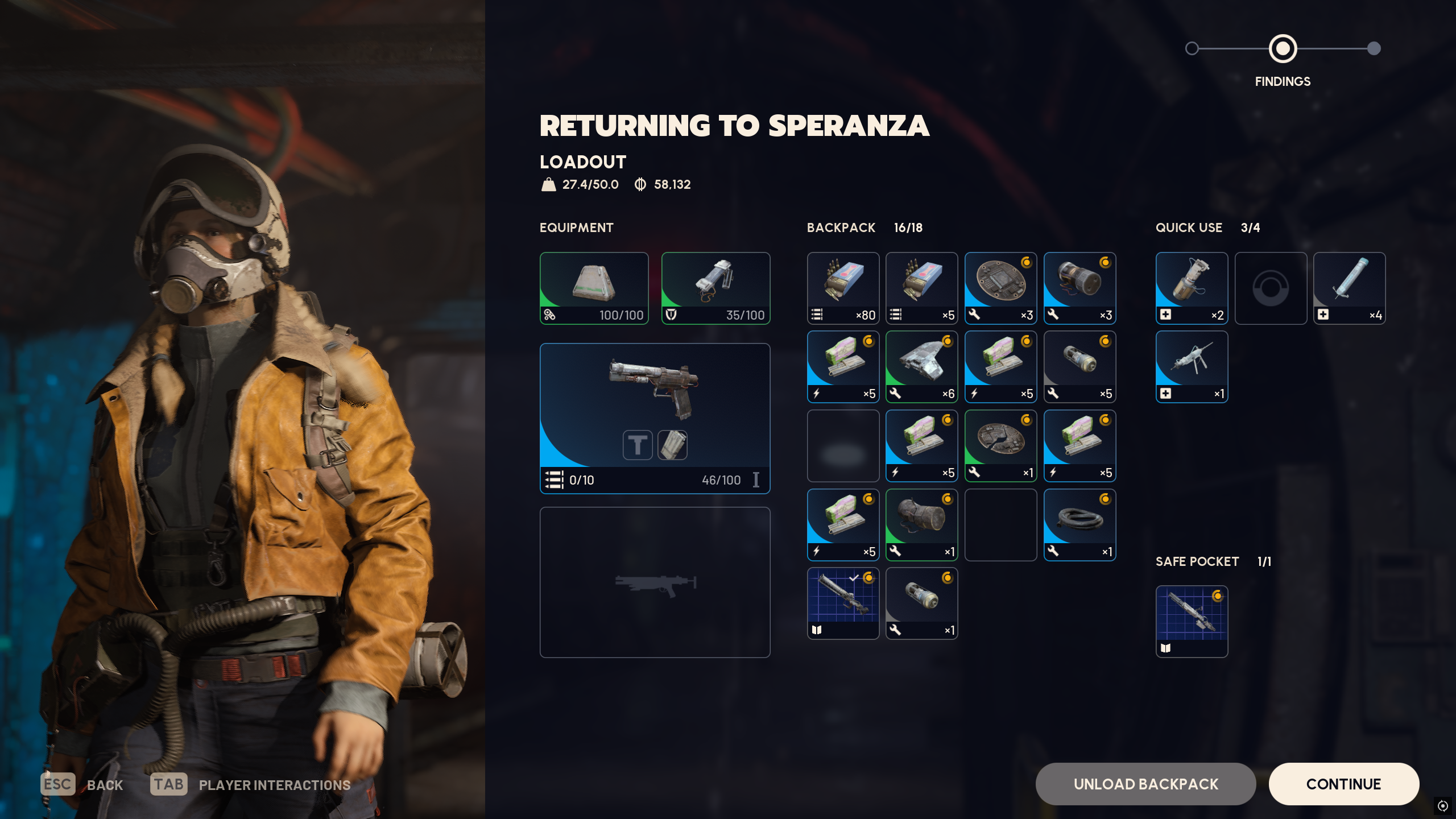
Task: Select the shield with 35/100 charge
Action: click(715, 288)
